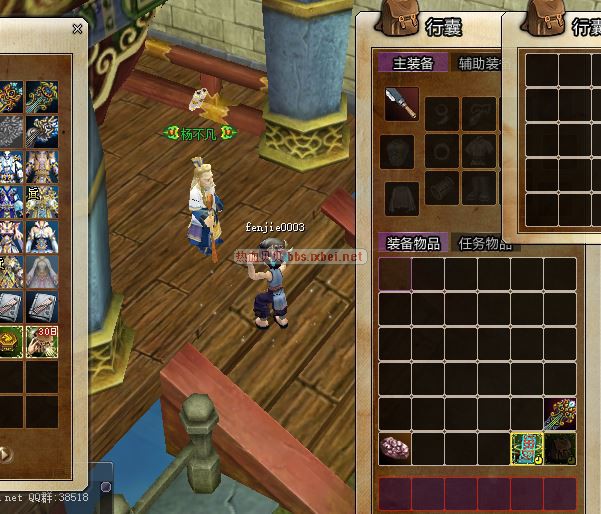Choose the 30日 timed item icon
The height and width of the screenshot is (514, 601).
pos(40,340)
